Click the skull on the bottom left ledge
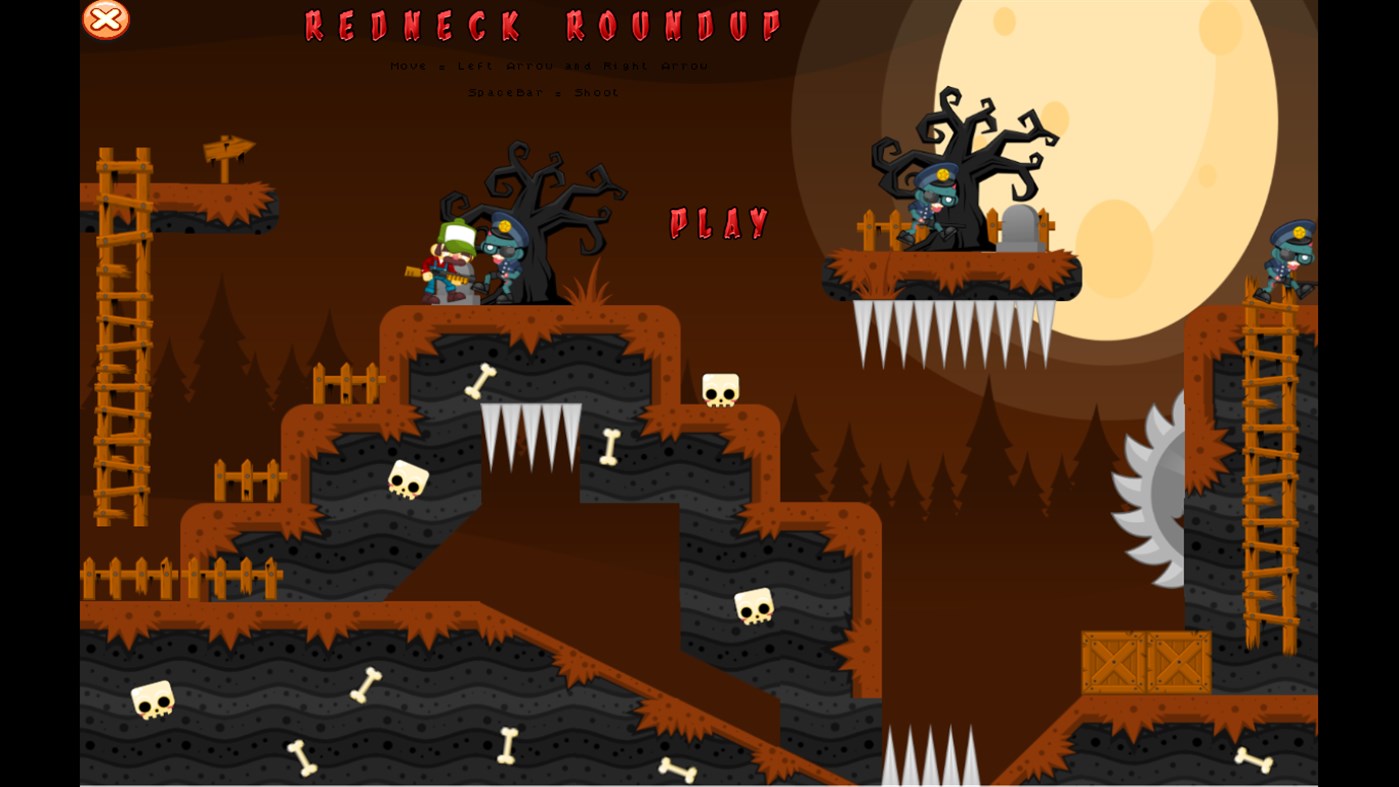The width and height of the screenshot is (1399, 787). click(152, 701)
